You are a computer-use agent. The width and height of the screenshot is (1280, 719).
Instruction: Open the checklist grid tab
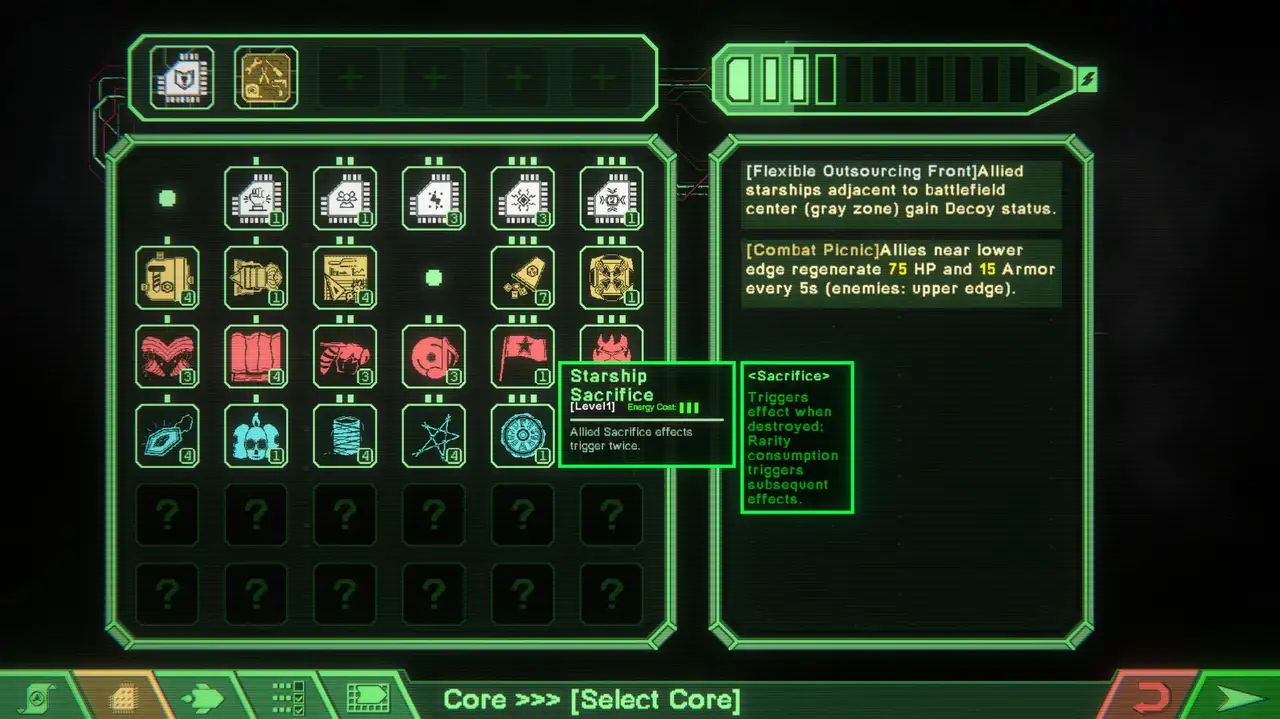(x=288, y=697)
